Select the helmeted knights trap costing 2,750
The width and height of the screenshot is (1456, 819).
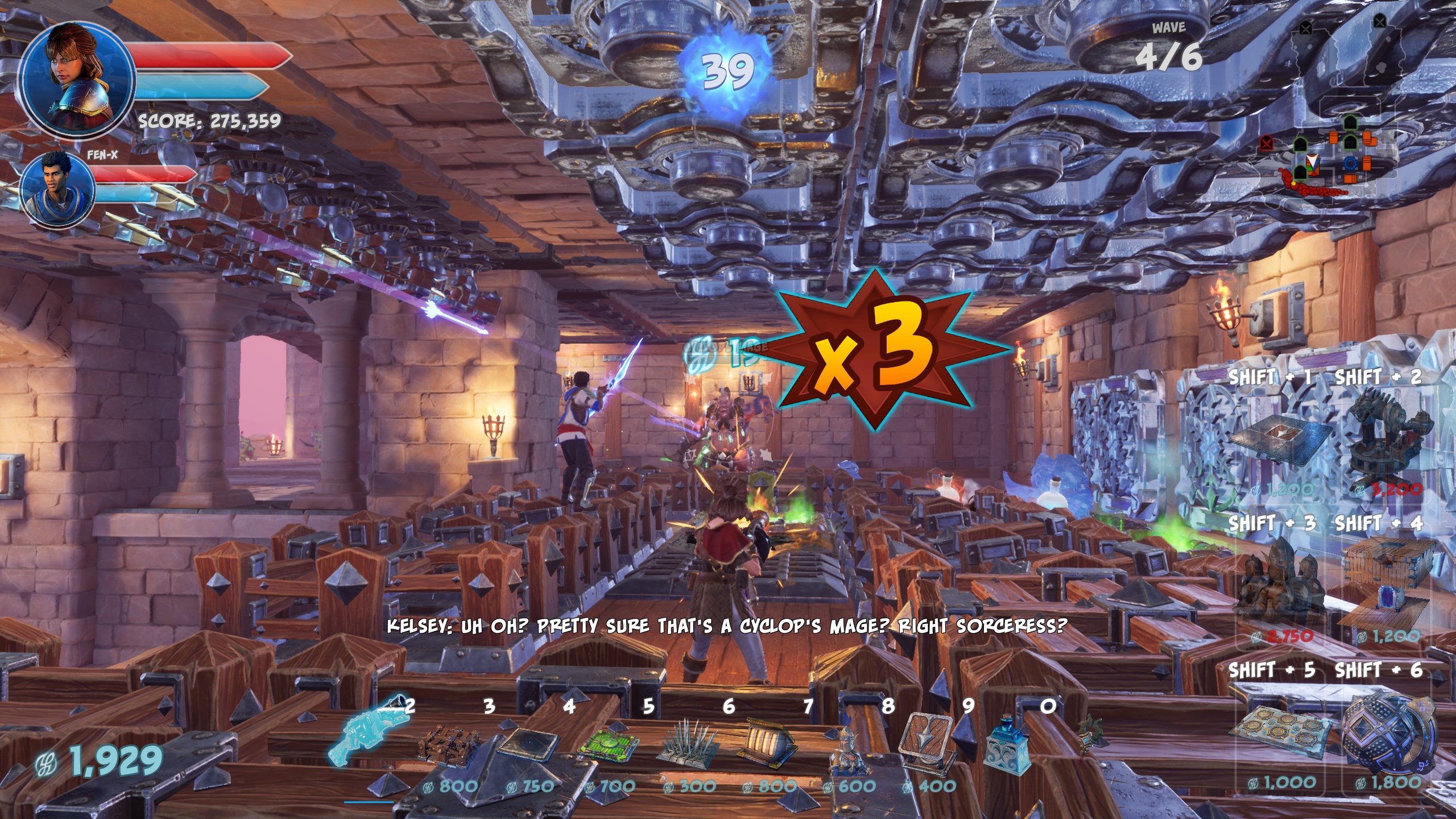(x=1280, y=586)
